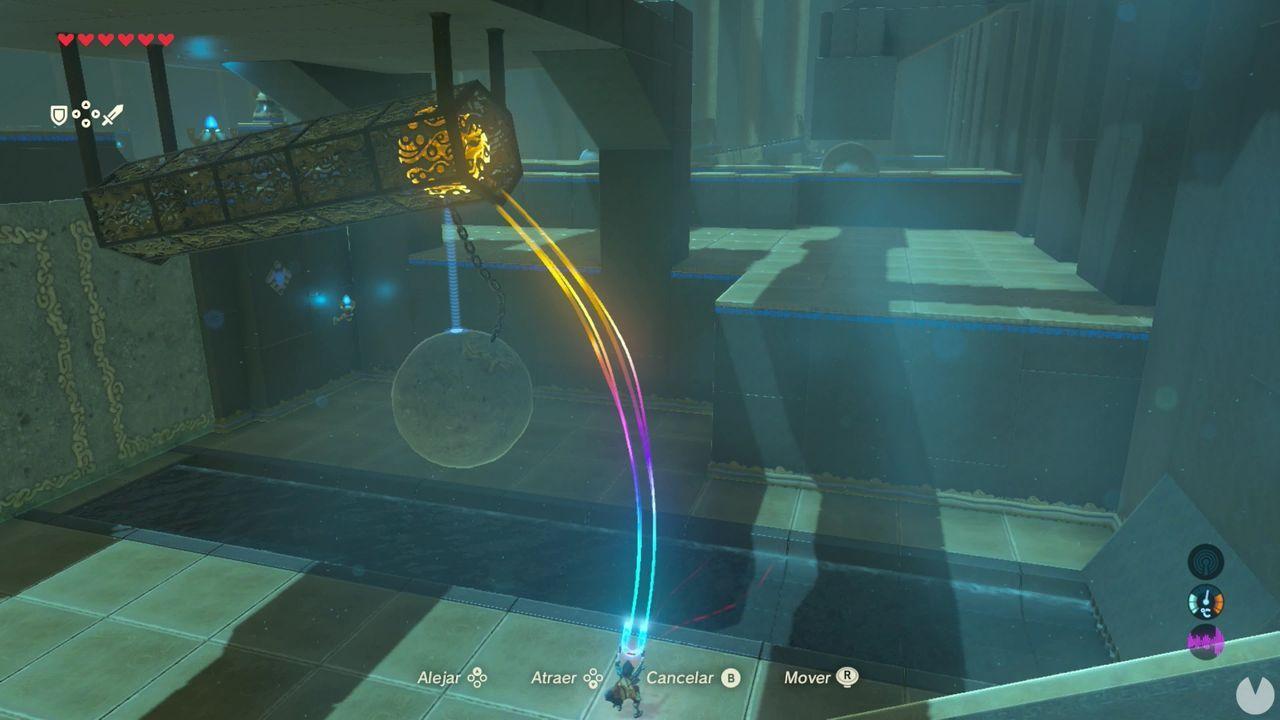Open the temperature gauge indicator
Screen dimensions: 1280x720
click(1206, 602)
